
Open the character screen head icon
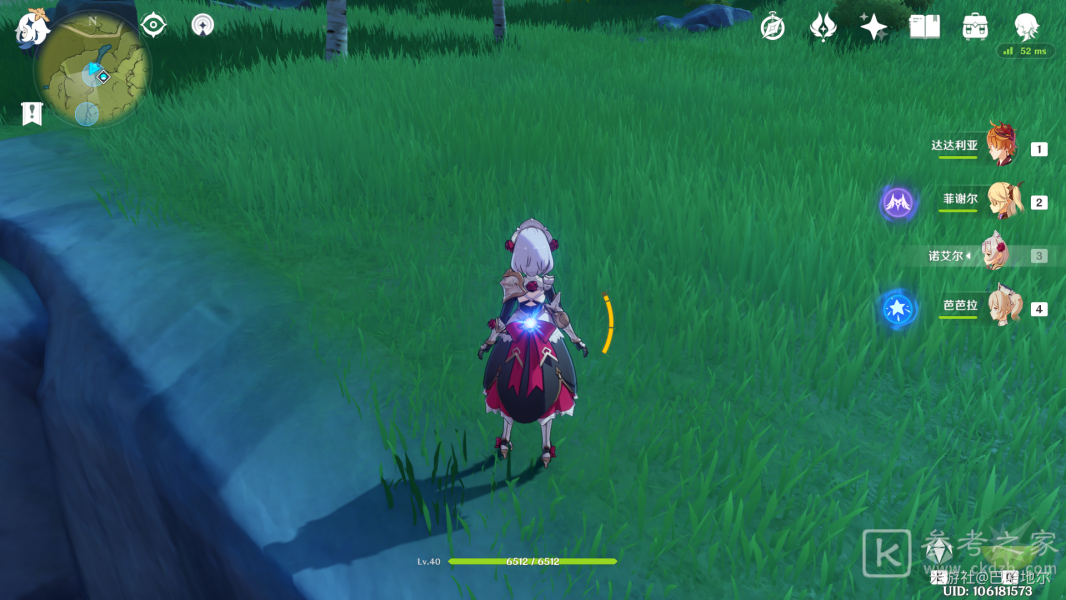tap(1026, 27)
